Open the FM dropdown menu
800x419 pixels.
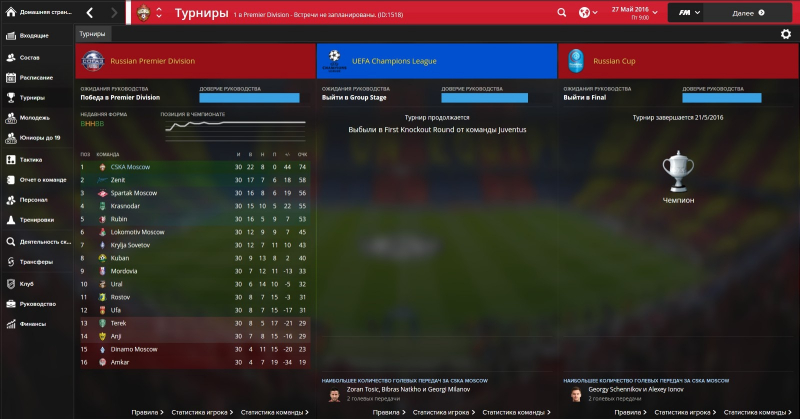(x=690, y=13)
